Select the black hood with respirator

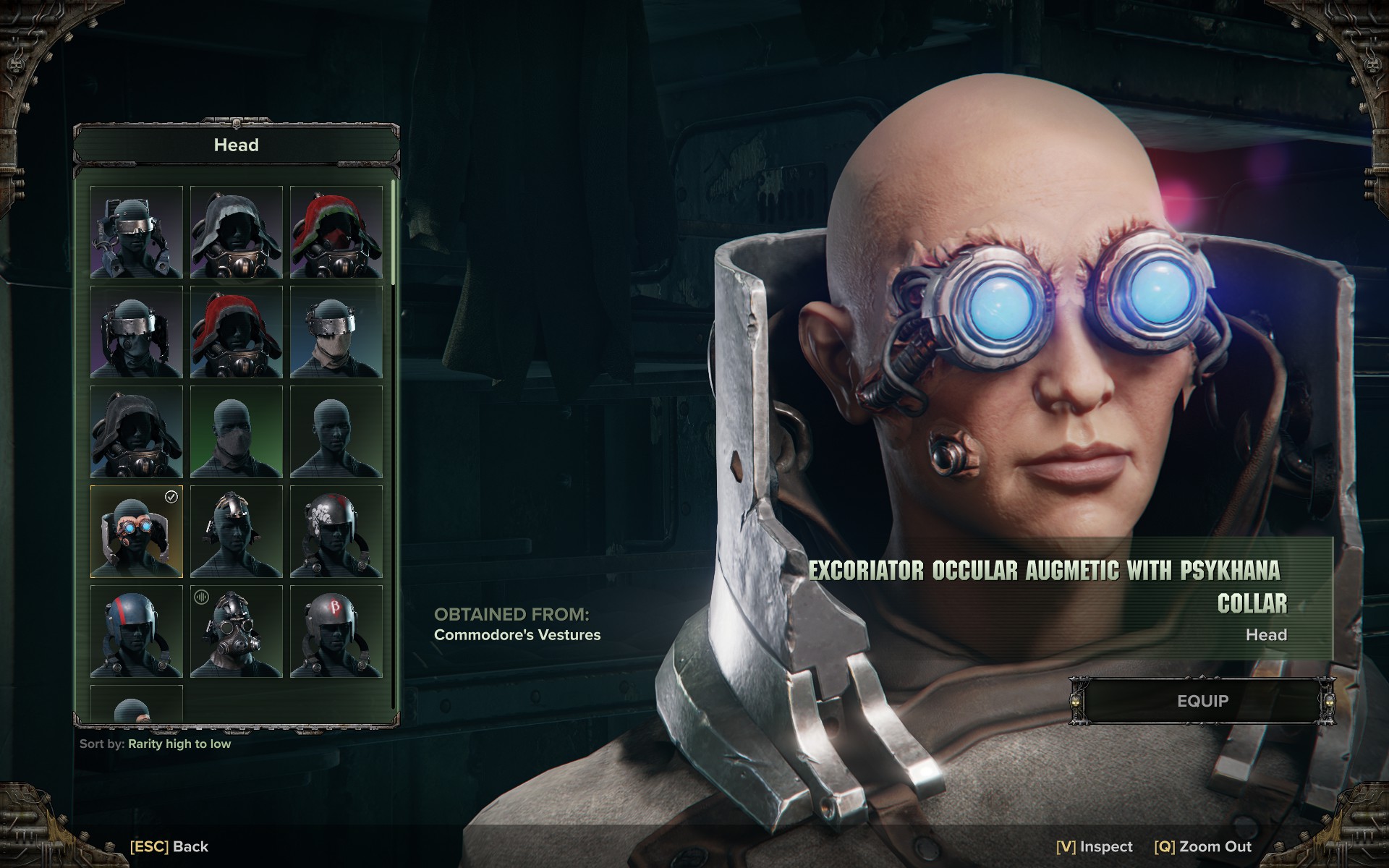[136, 432]
